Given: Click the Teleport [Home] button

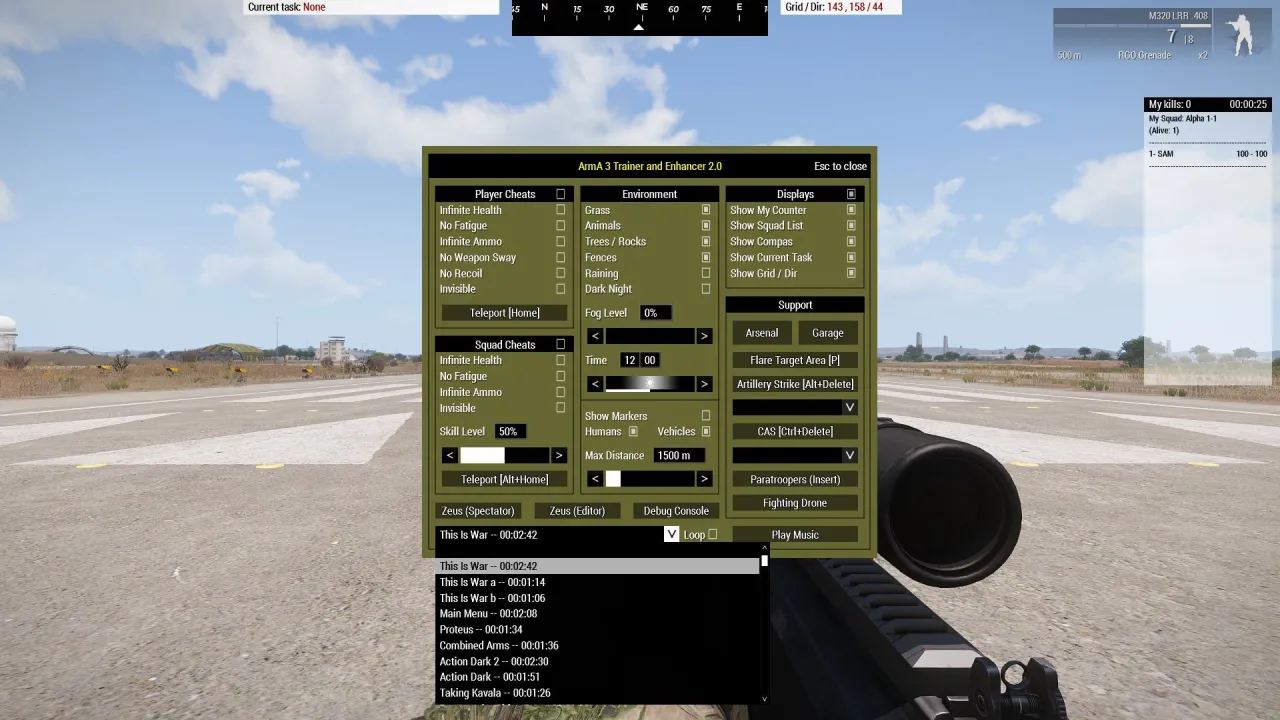Looking at the screenshot, I should [x=503, y=312].
